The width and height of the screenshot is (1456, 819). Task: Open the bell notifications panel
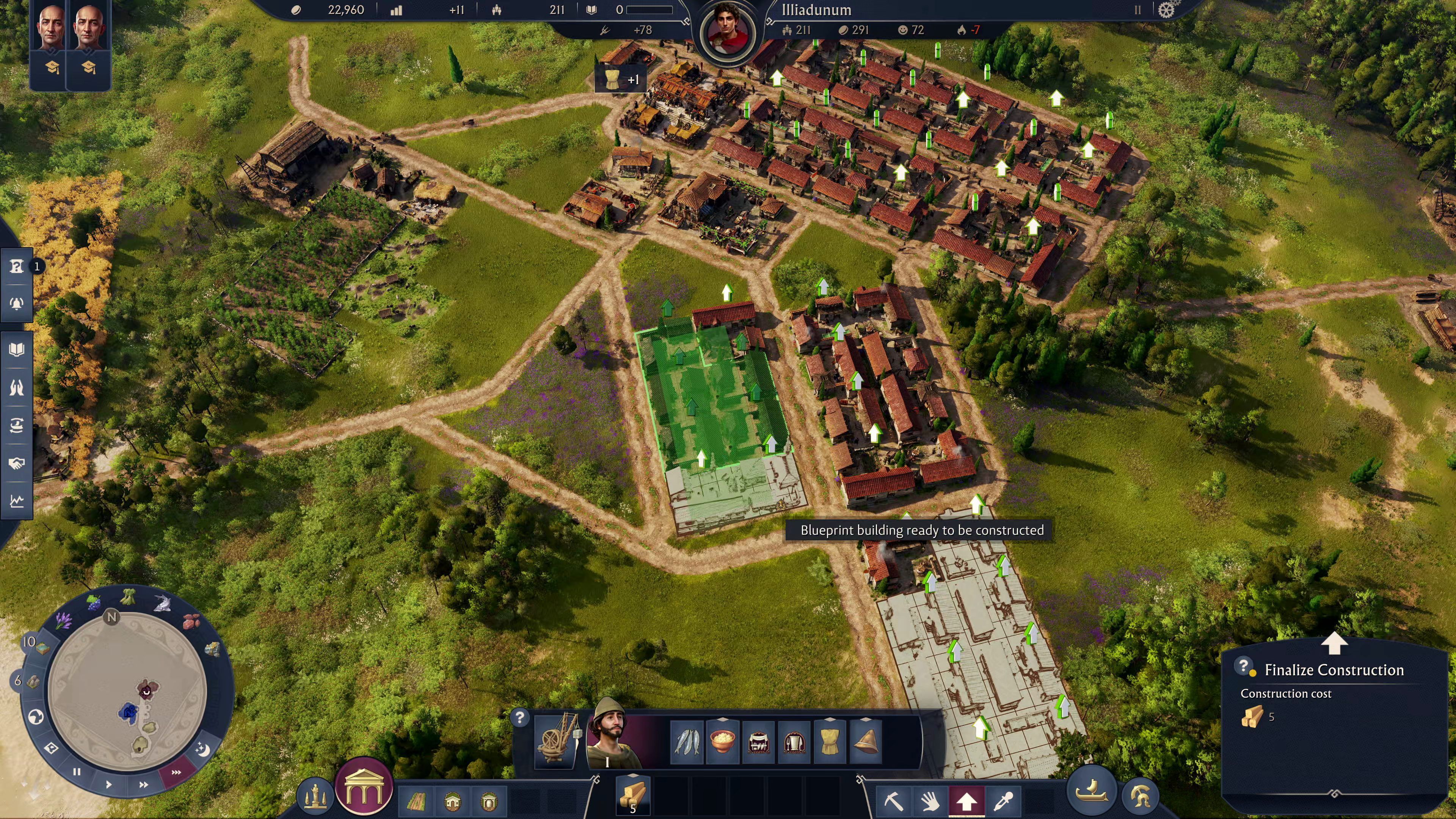[16, 303]
